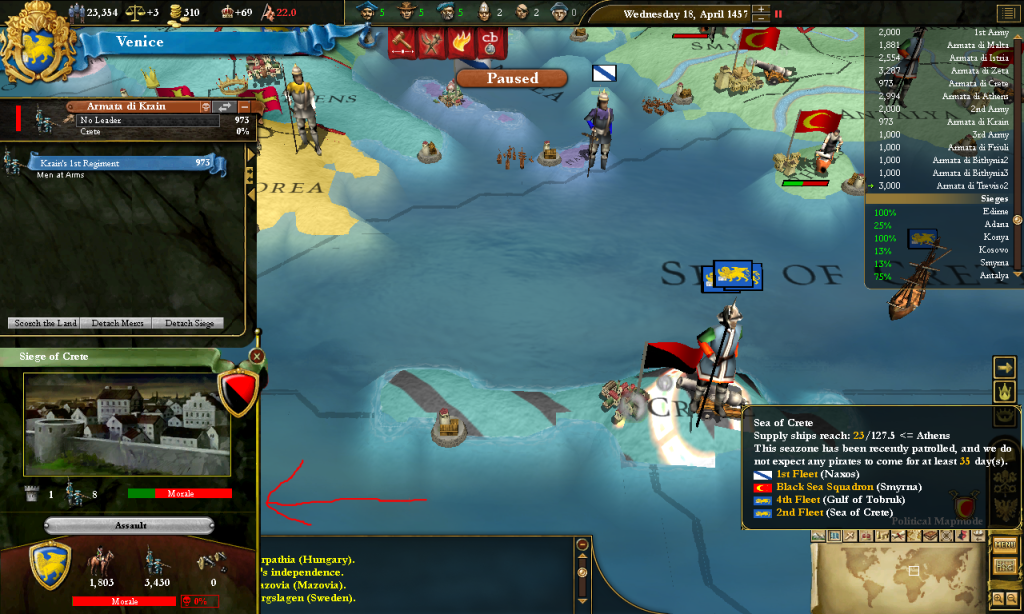The width and height of the screenshot is (1024, 614).
Task: Launch the Assault on Crete
Action: click(129, 525)
